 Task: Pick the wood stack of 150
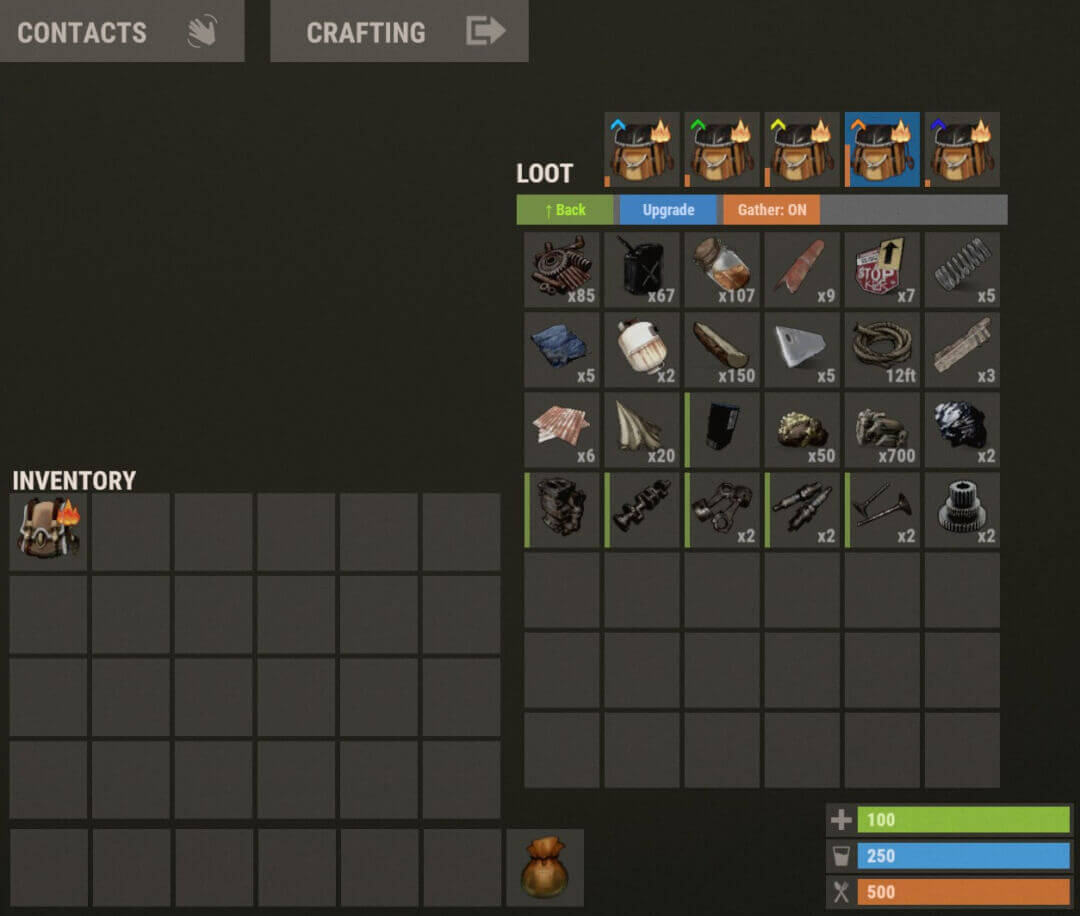[722, 350]
